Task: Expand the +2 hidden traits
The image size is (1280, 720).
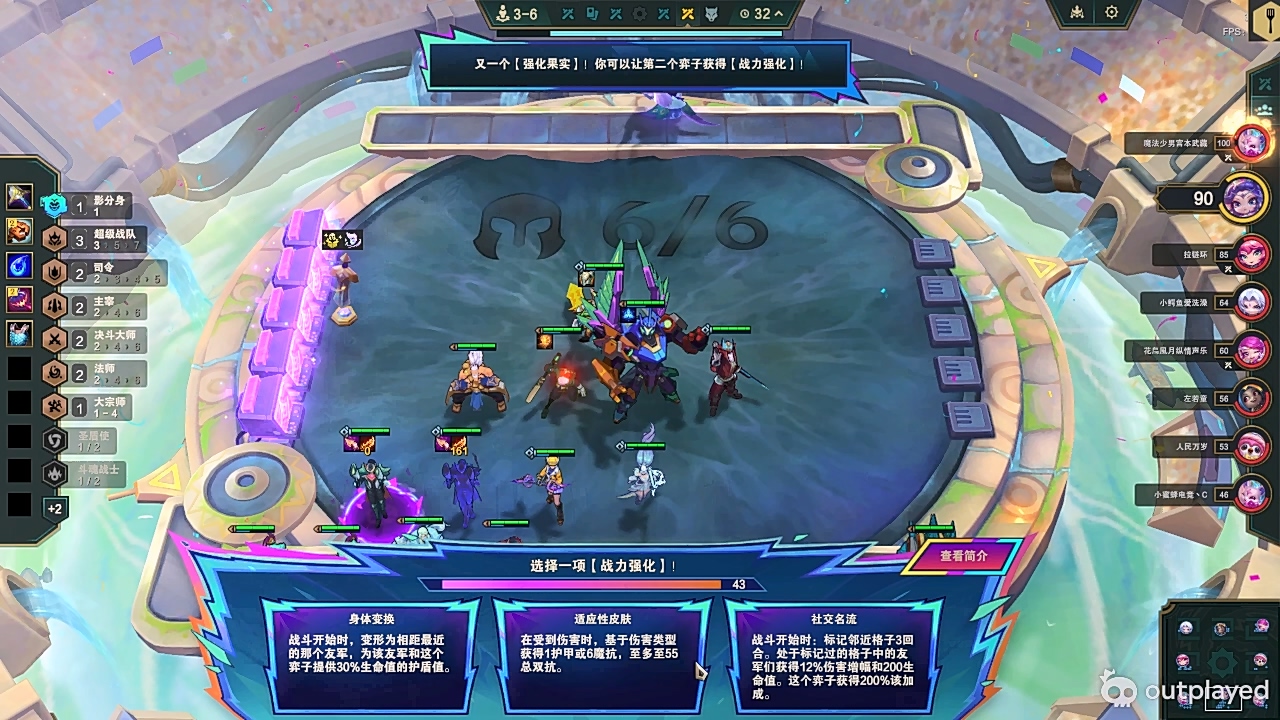Action: tap(55, 508)
